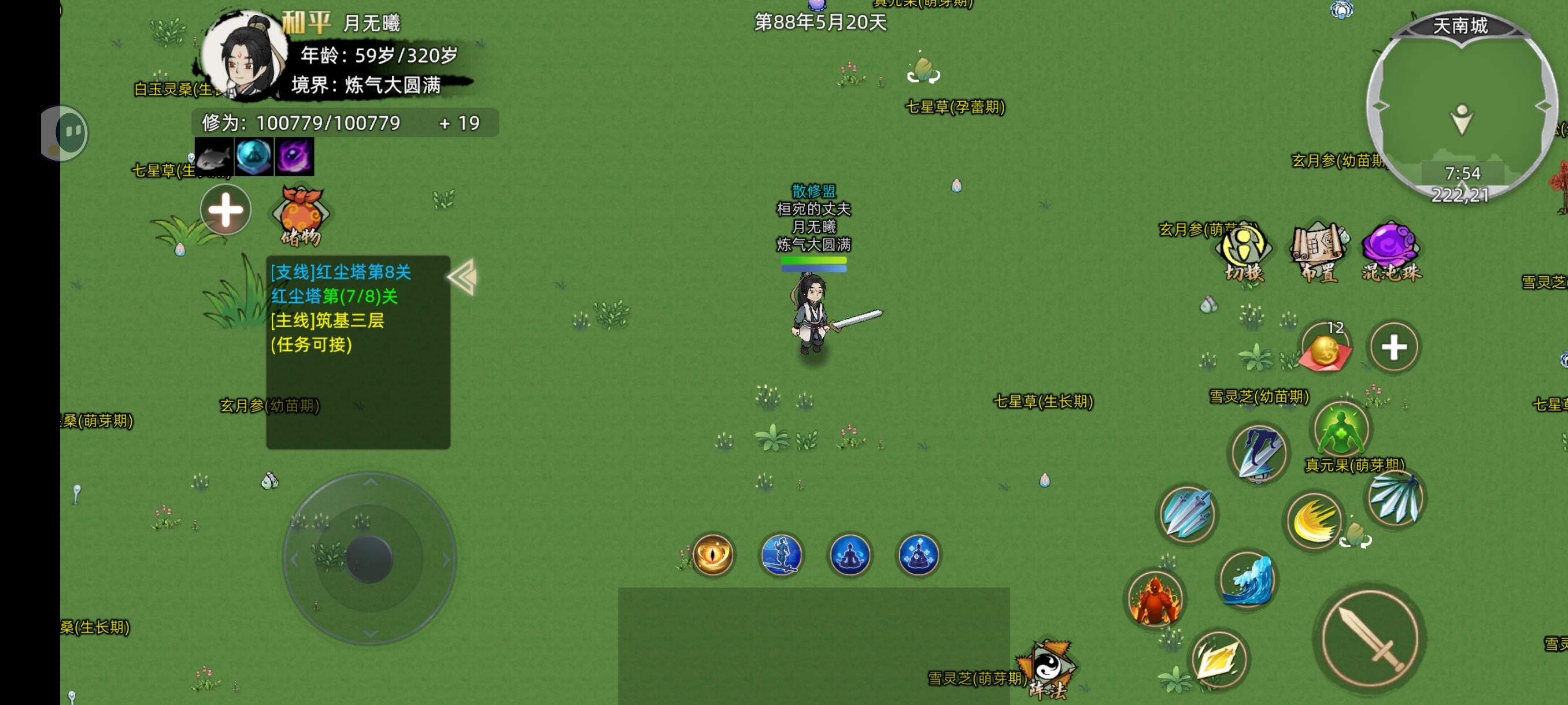
Task: Tap the floating pill overlay on the left edge
Action: click(x=66, y=132)
